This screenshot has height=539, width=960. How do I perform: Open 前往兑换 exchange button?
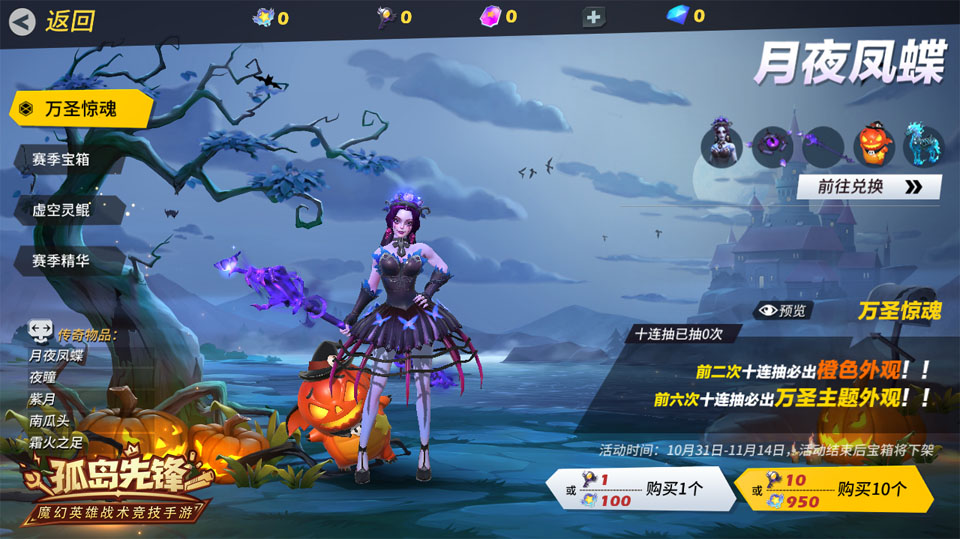(868, 187)
